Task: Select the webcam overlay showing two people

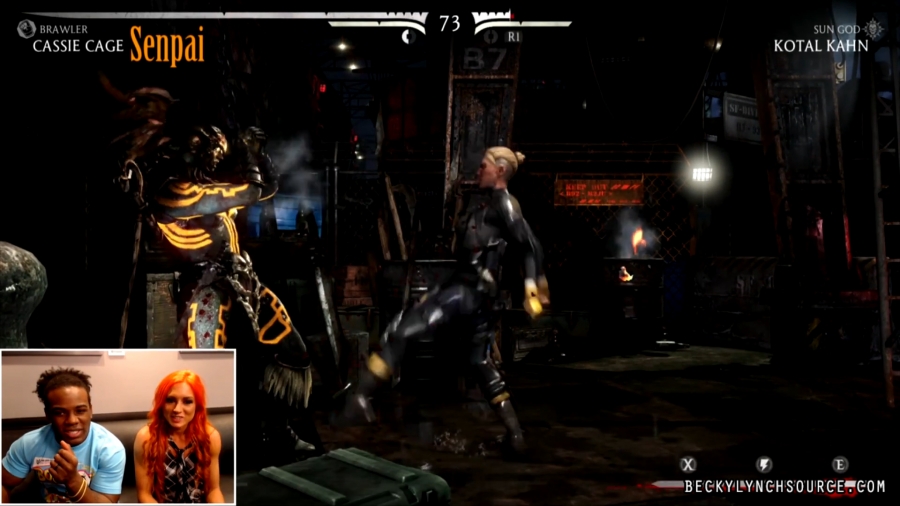Action: [118, 425]
